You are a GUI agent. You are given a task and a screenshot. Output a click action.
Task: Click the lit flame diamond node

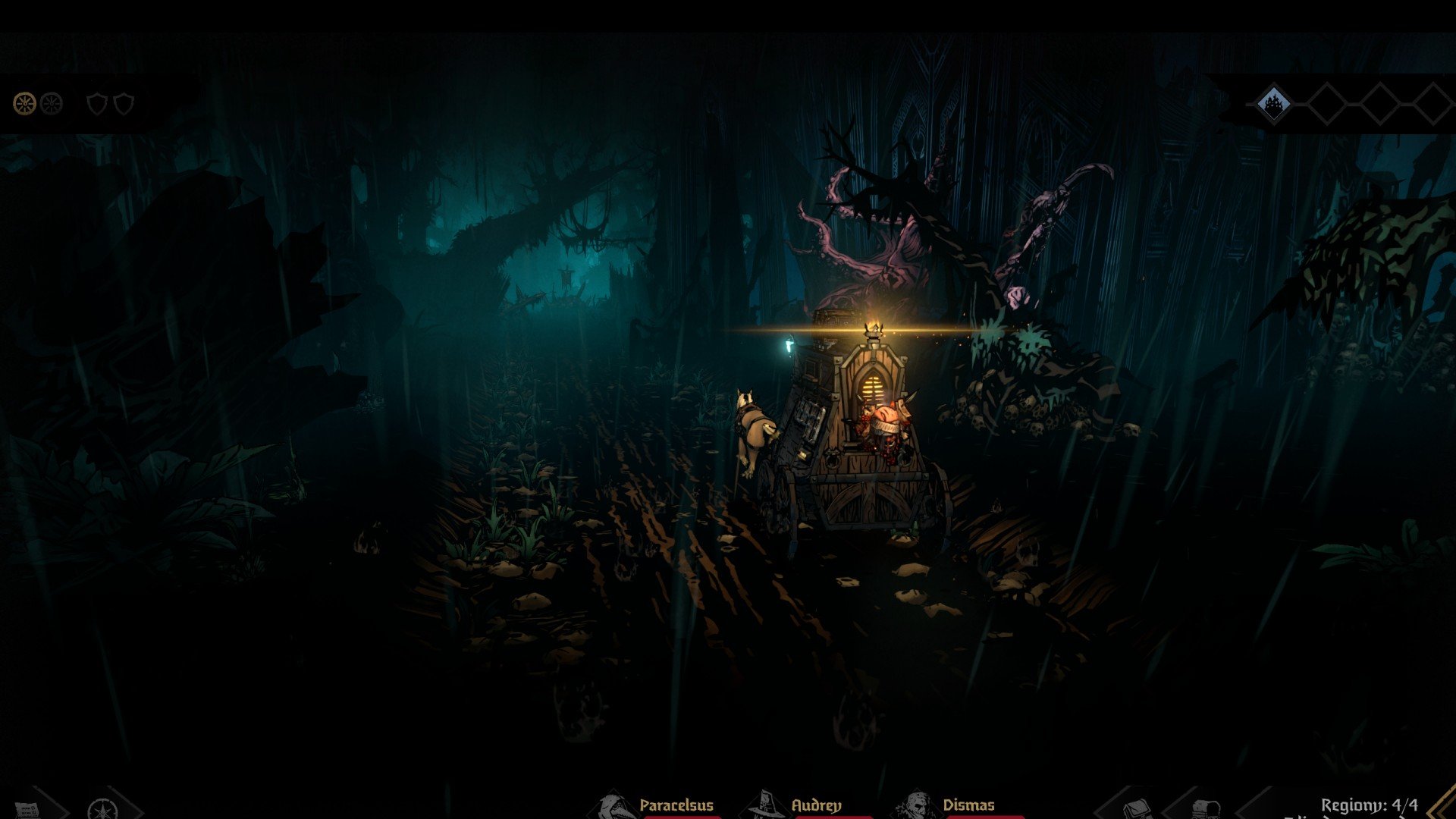1274,104
